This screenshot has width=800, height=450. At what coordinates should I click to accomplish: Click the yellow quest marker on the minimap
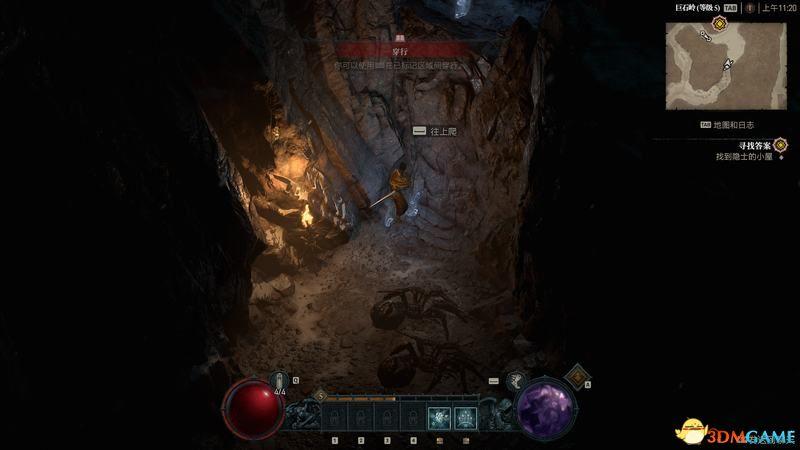(718, 21)
